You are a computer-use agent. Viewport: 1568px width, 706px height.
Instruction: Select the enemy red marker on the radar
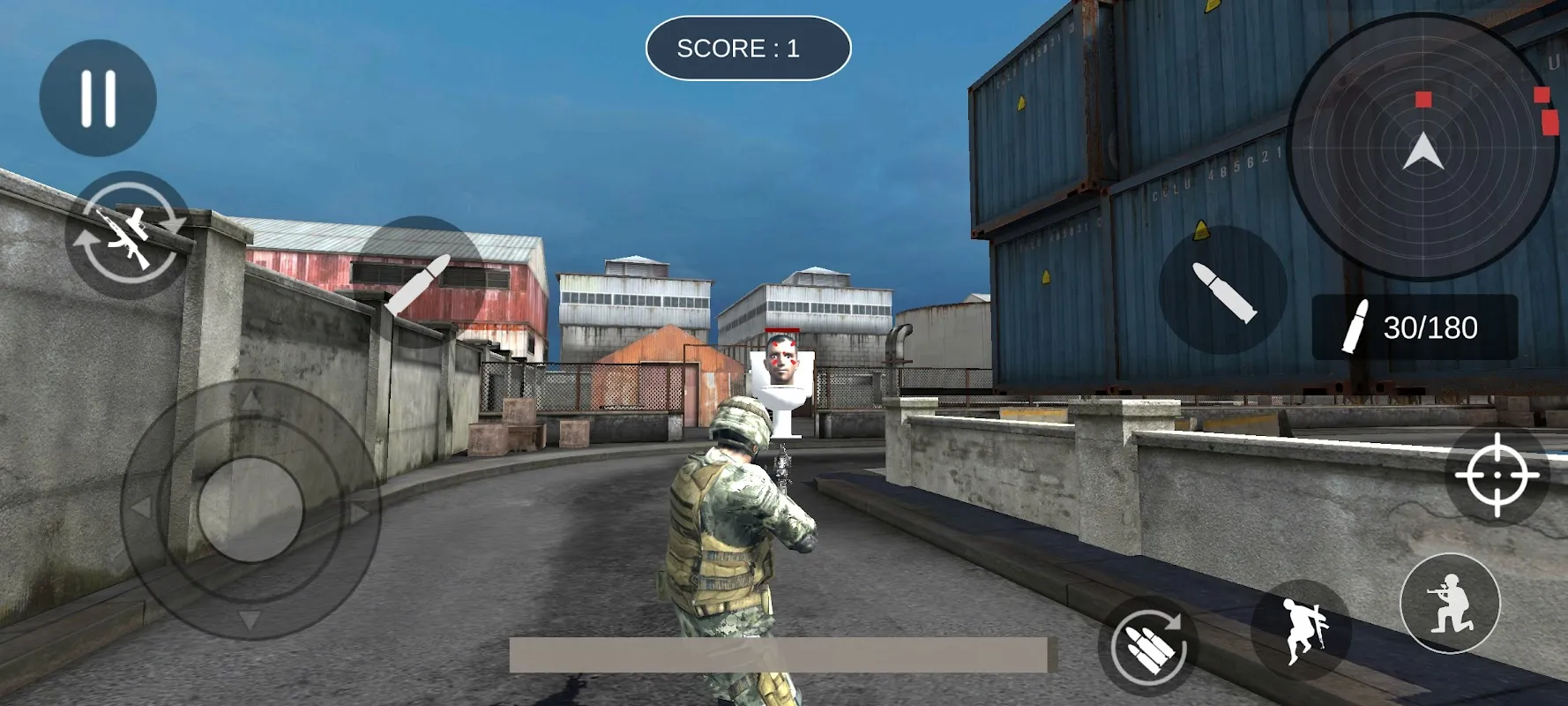click(1423, 100)
